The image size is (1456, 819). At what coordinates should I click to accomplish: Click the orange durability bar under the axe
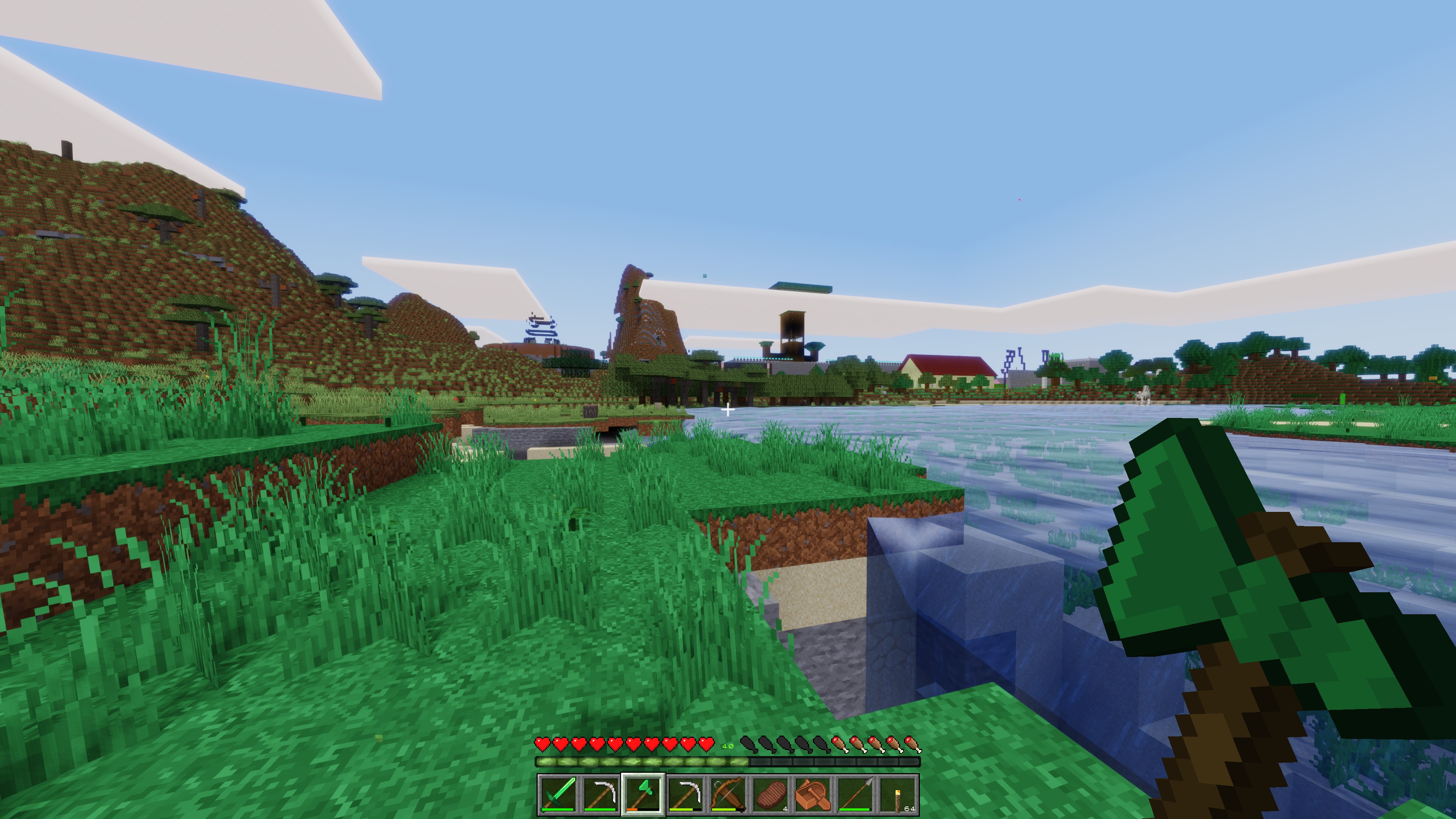tap(632, 812)
